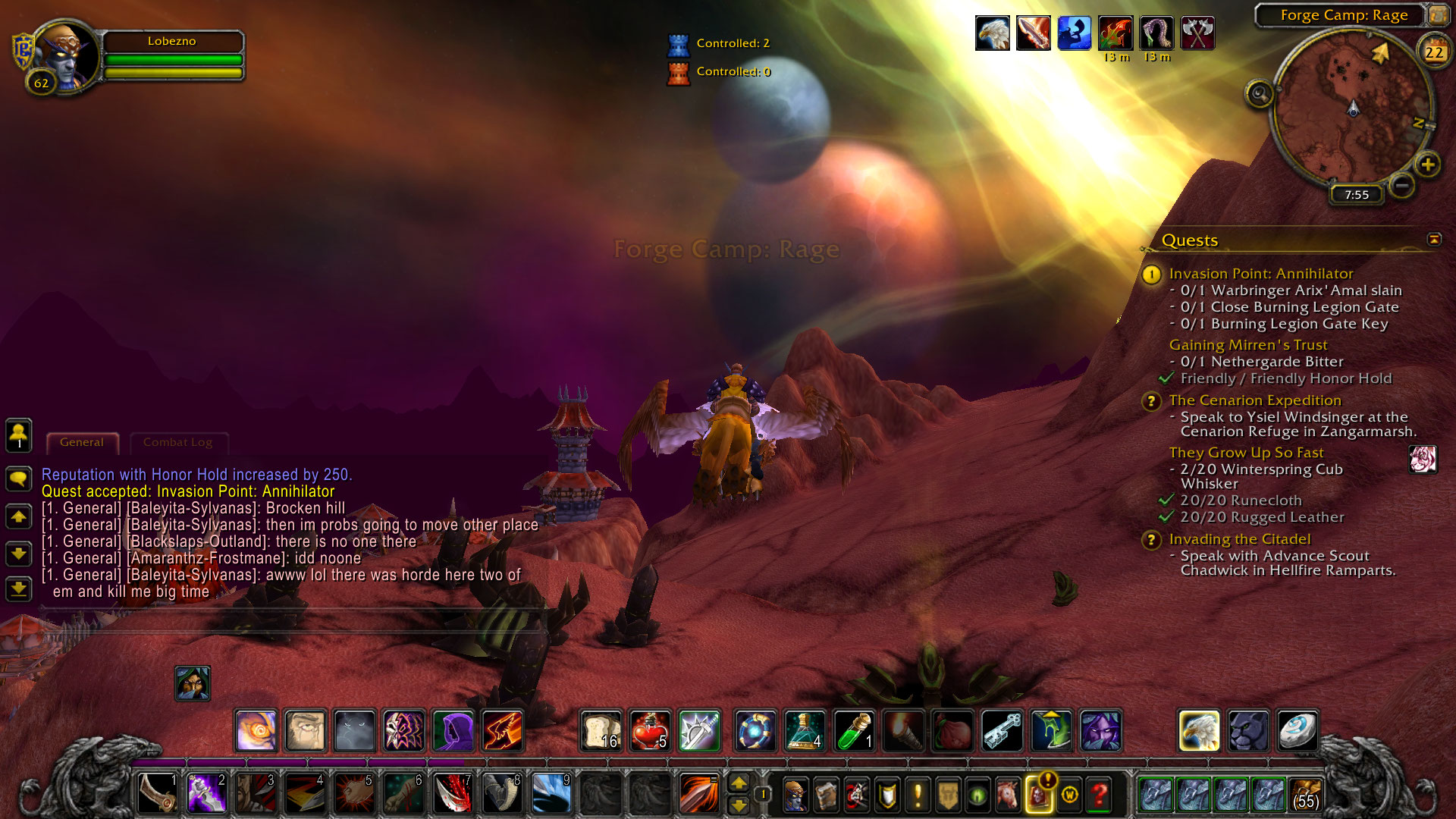Open the calendar showing day 22
This screenshot has height=819, width=1456.
pyautogui.click(x=1433, y=52)
